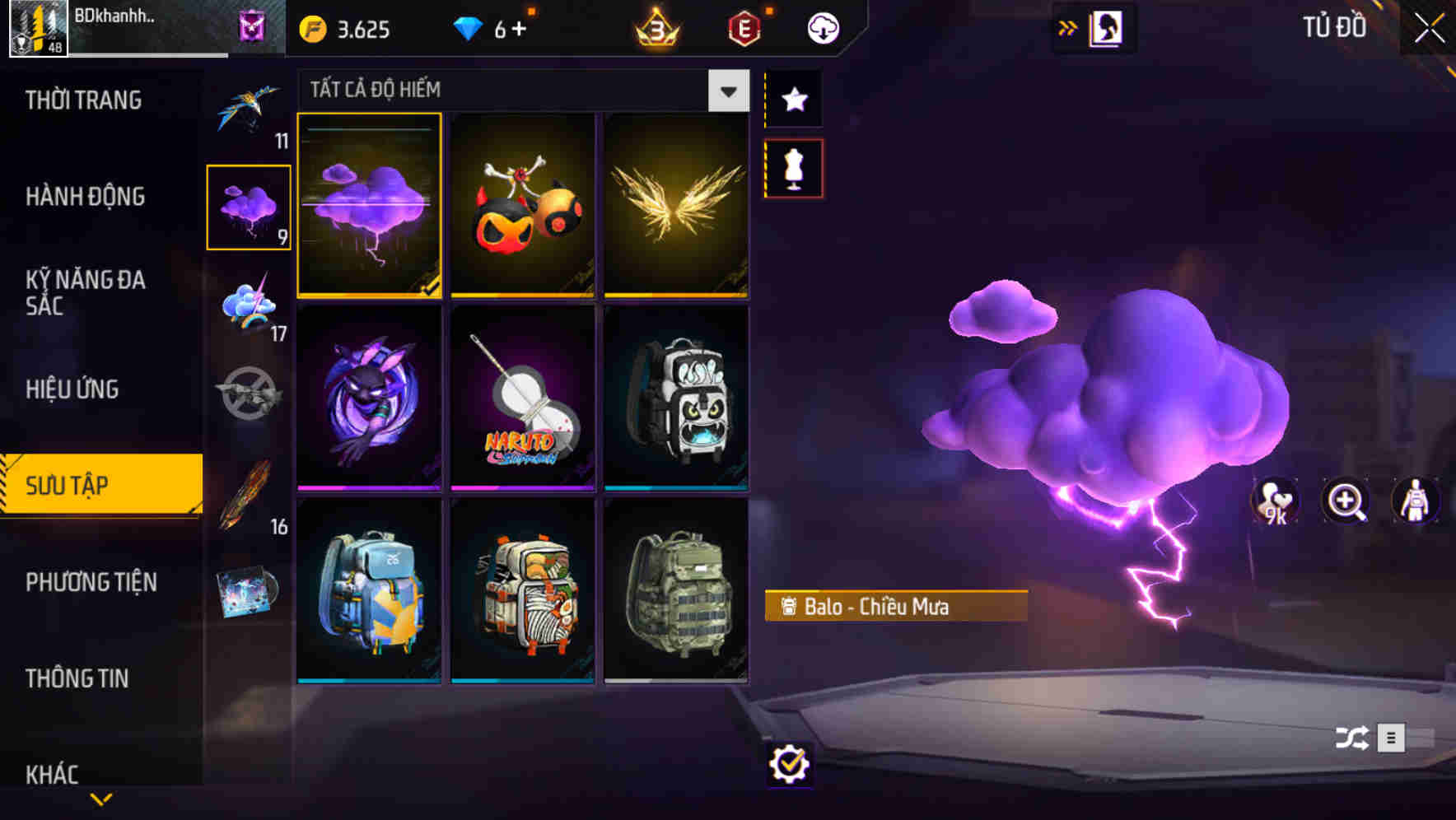Toggle the mannequin try-on view
1456x820 pixels.
793,167
